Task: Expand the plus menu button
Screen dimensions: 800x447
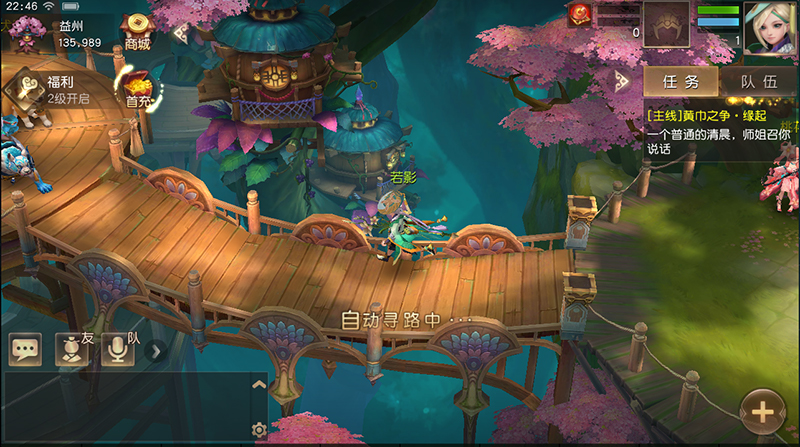Action: click(x=763, y=411)
